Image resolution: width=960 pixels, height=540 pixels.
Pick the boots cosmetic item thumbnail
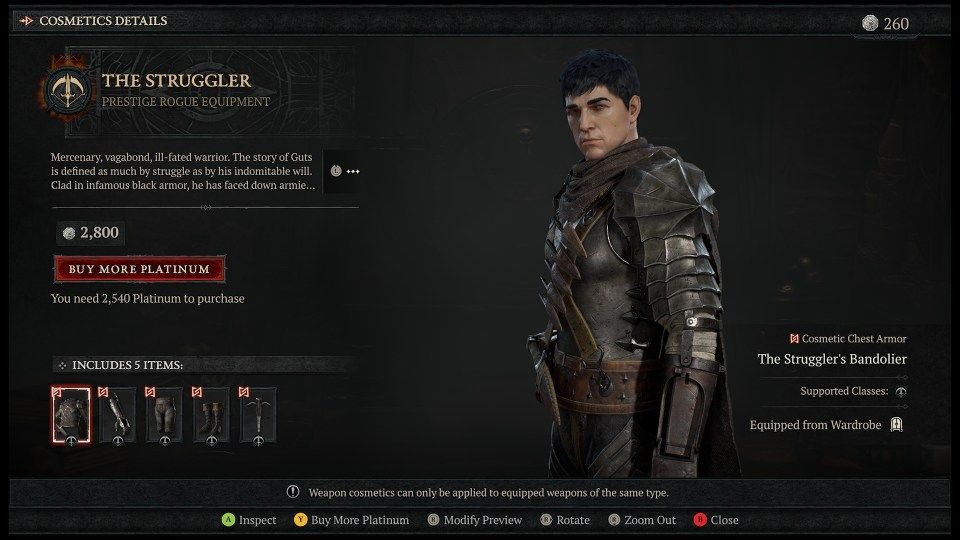(x=211, y=414)
